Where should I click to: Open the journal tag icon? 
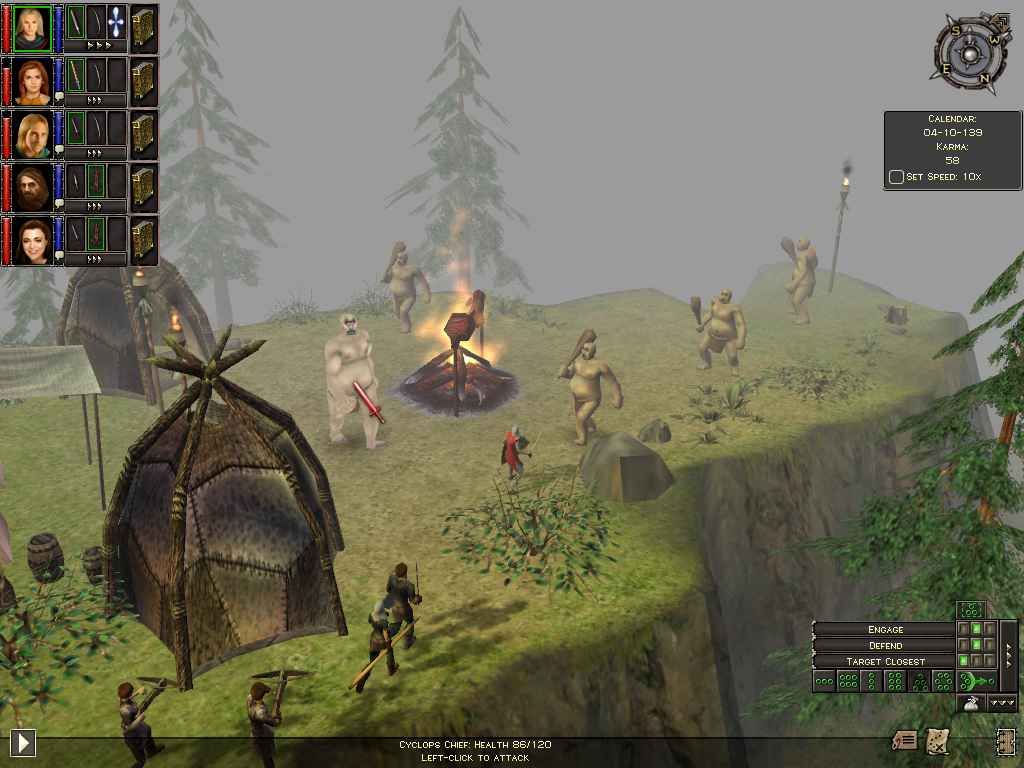tap(904, 740)
